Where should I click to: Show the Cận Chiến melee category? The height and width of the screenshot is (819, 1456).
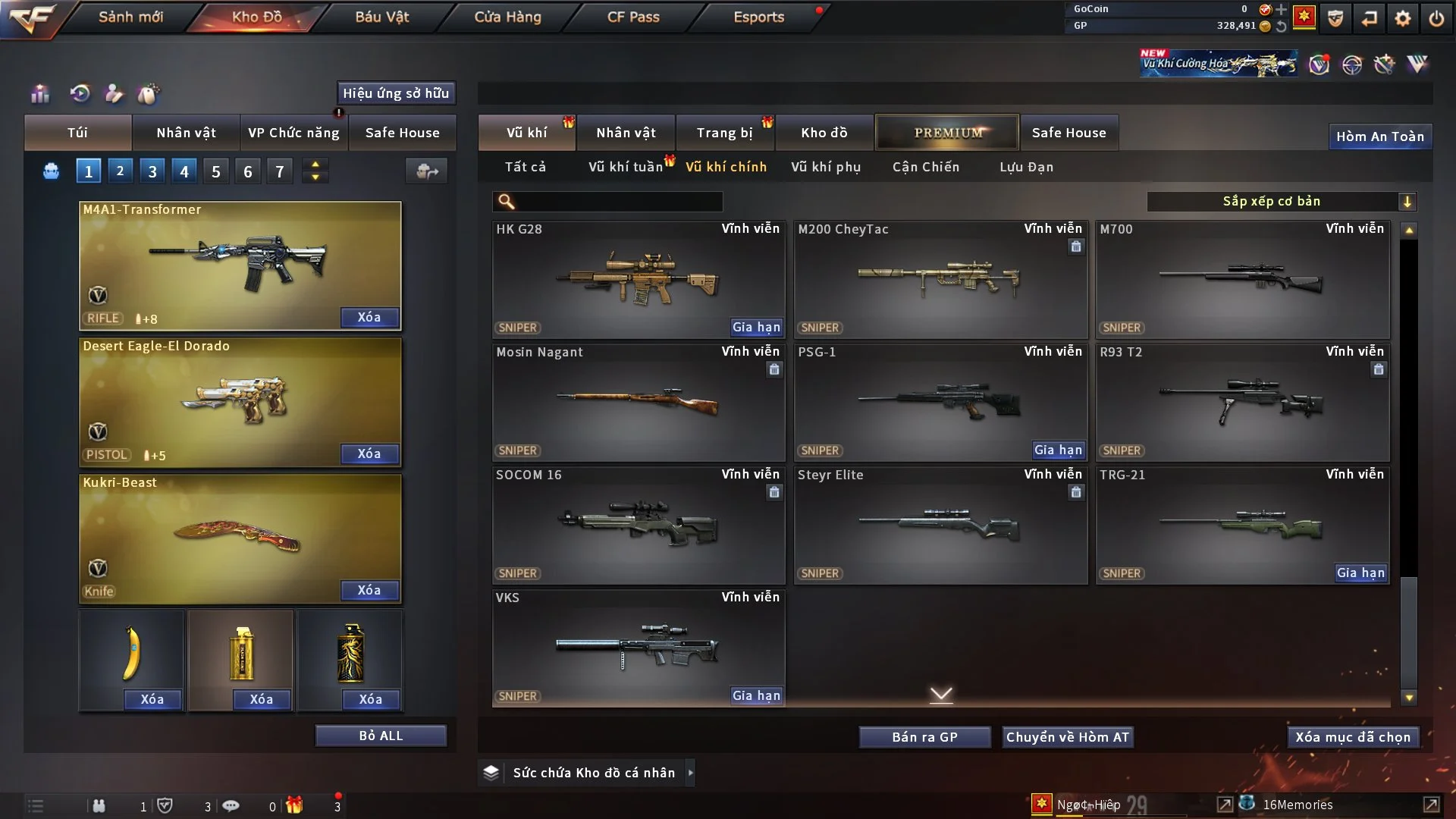click(x=925, y=167)
